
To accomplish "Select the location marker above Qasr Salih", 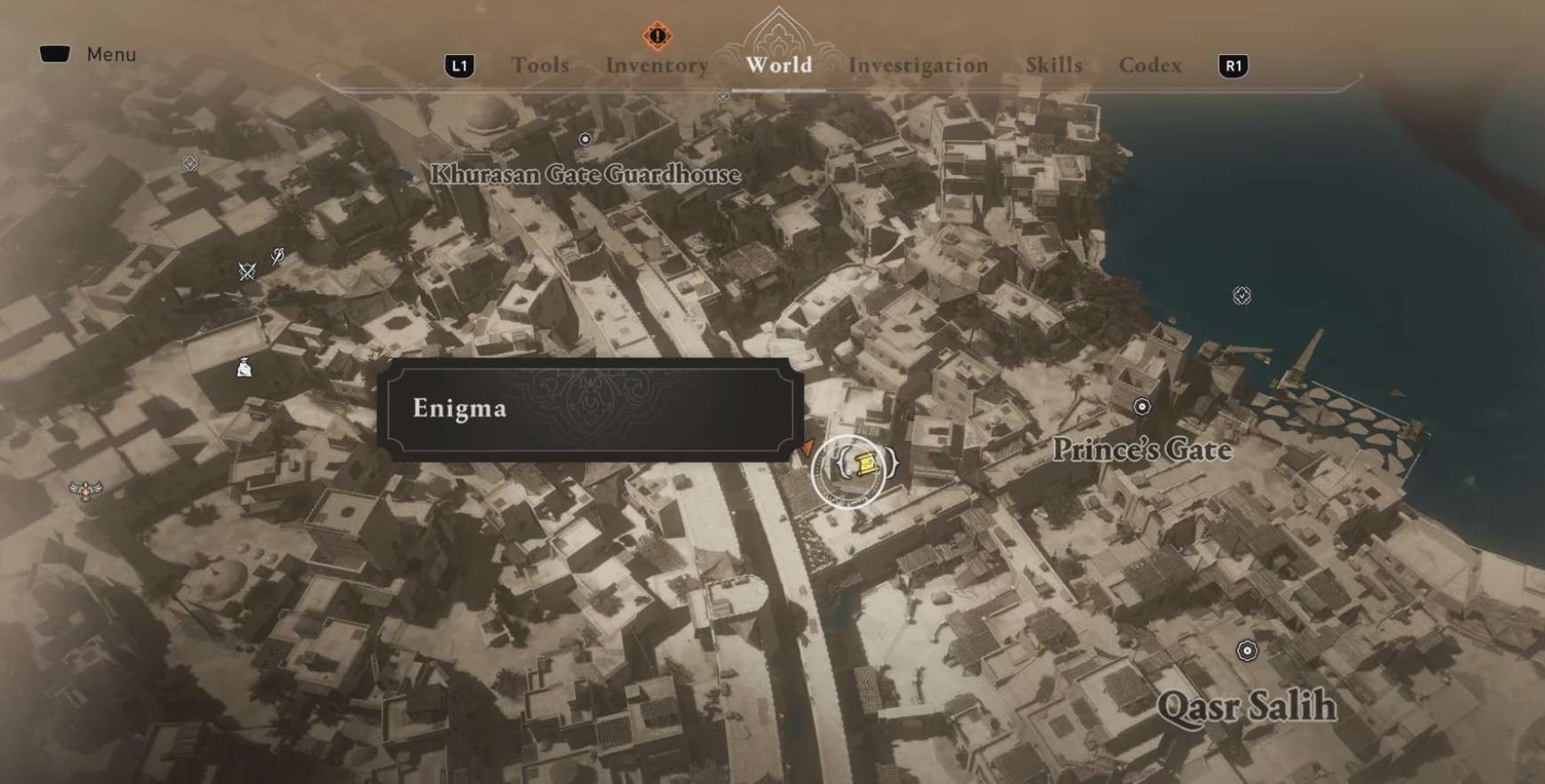I will pos(1247,651).
